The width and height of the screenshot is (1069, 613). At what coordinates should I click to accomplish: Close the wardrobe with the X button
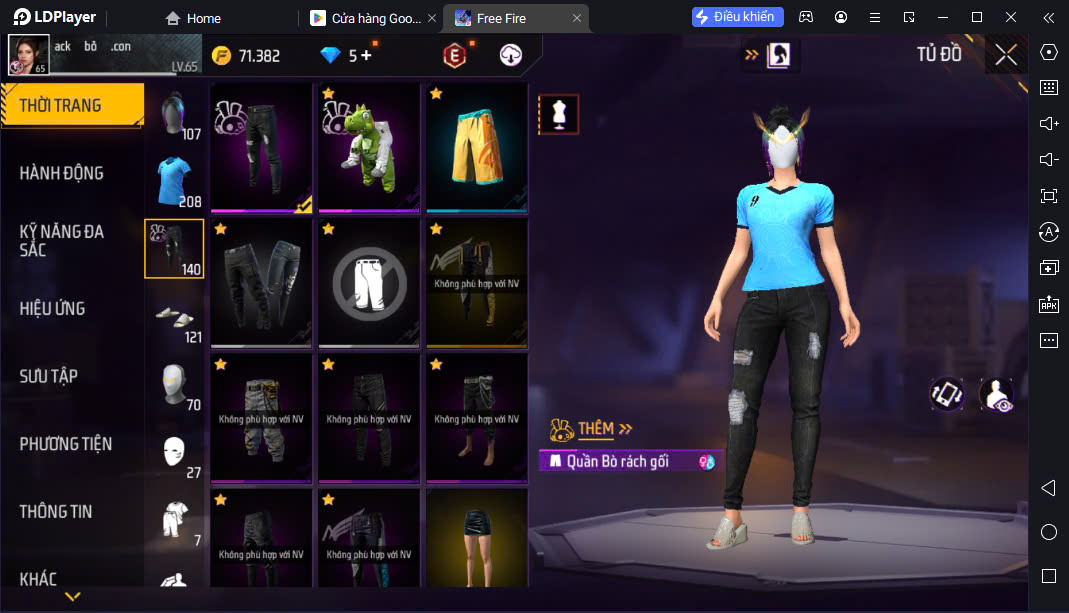(1006, 55)
